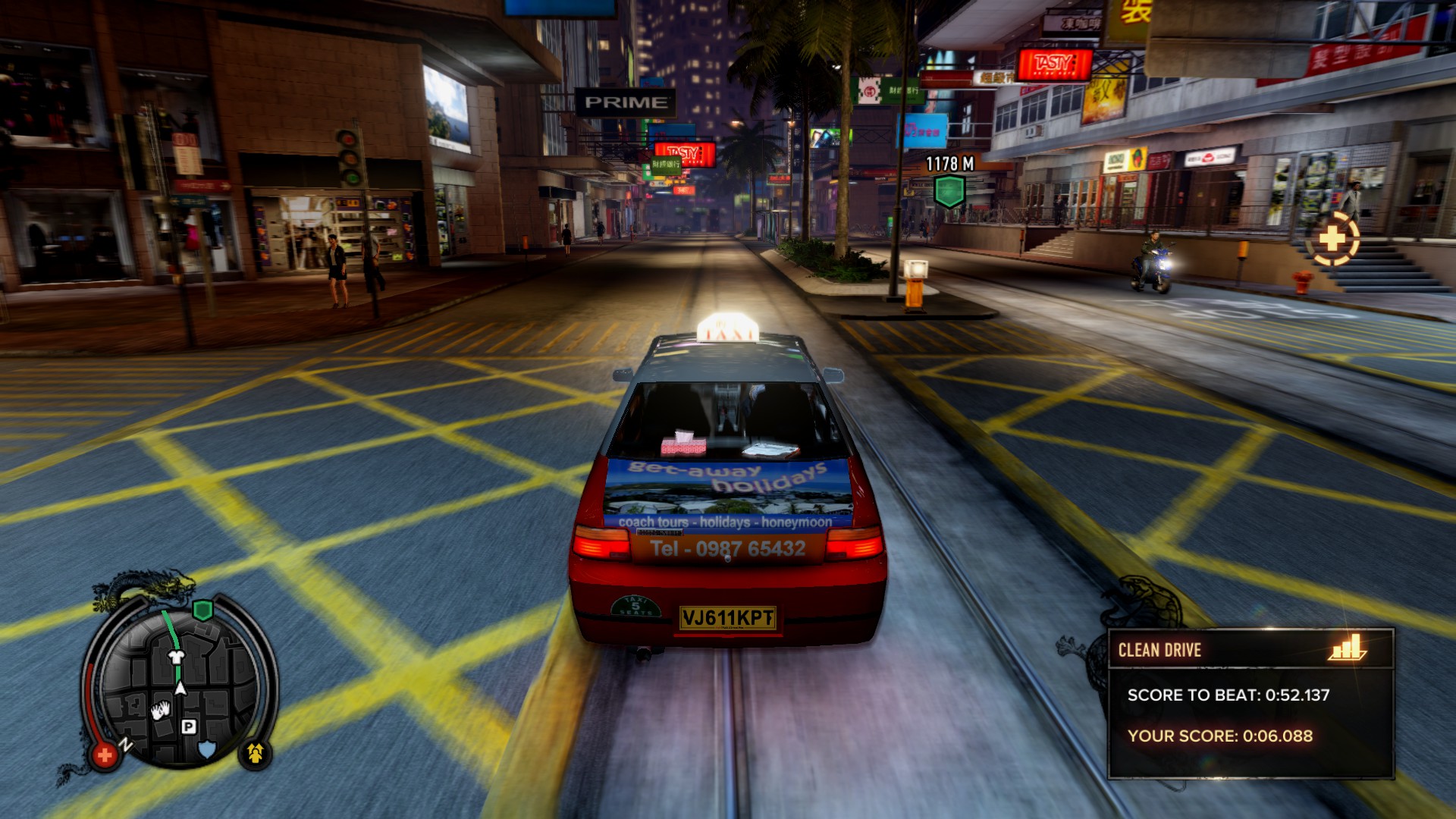Open the Clean Drive leaderboard icon
The height and width of the screenshot is (819, 1456).
tap(1347, 648)
